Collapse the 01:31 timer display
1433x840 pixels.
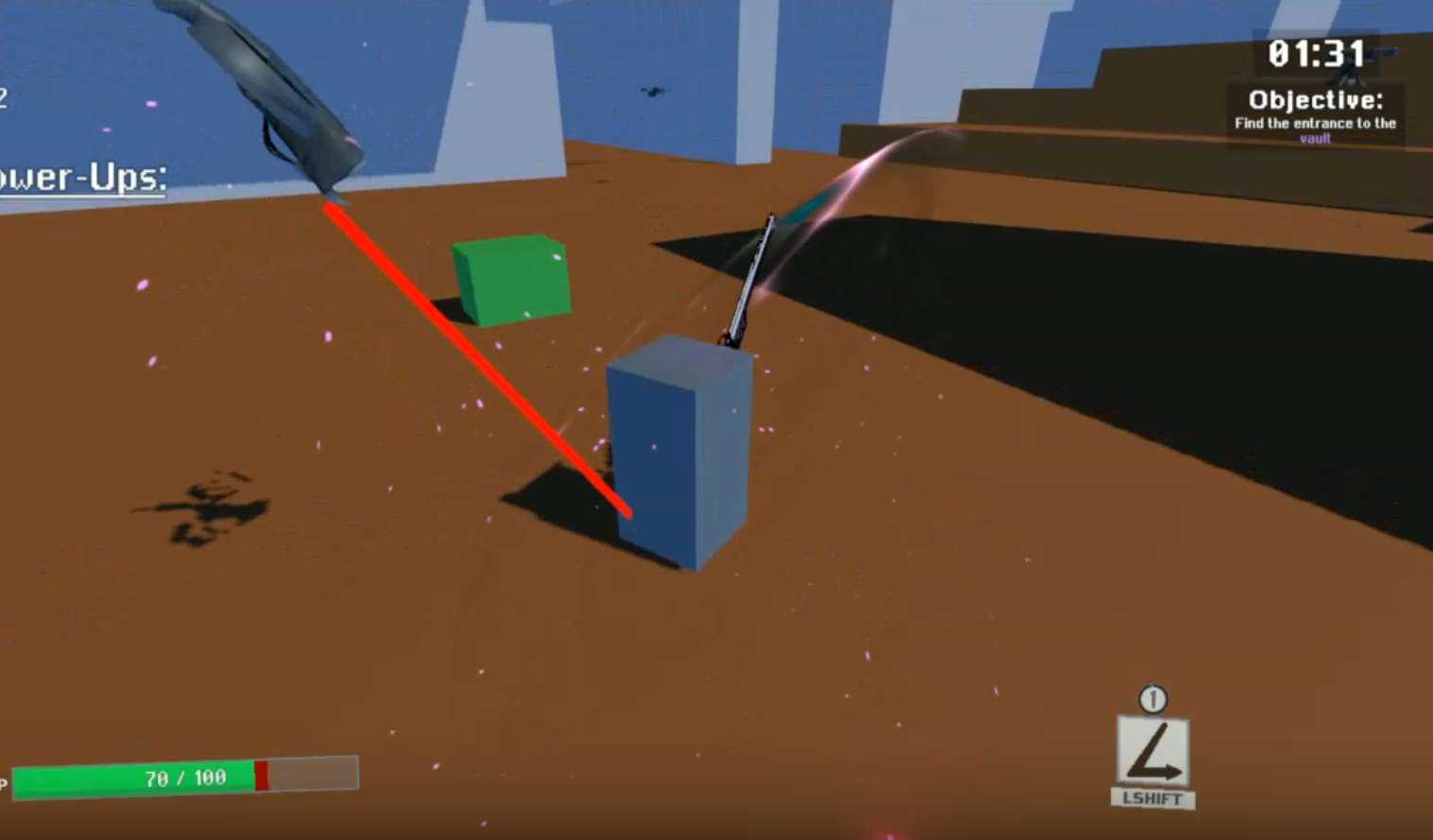click(1317, 55)
